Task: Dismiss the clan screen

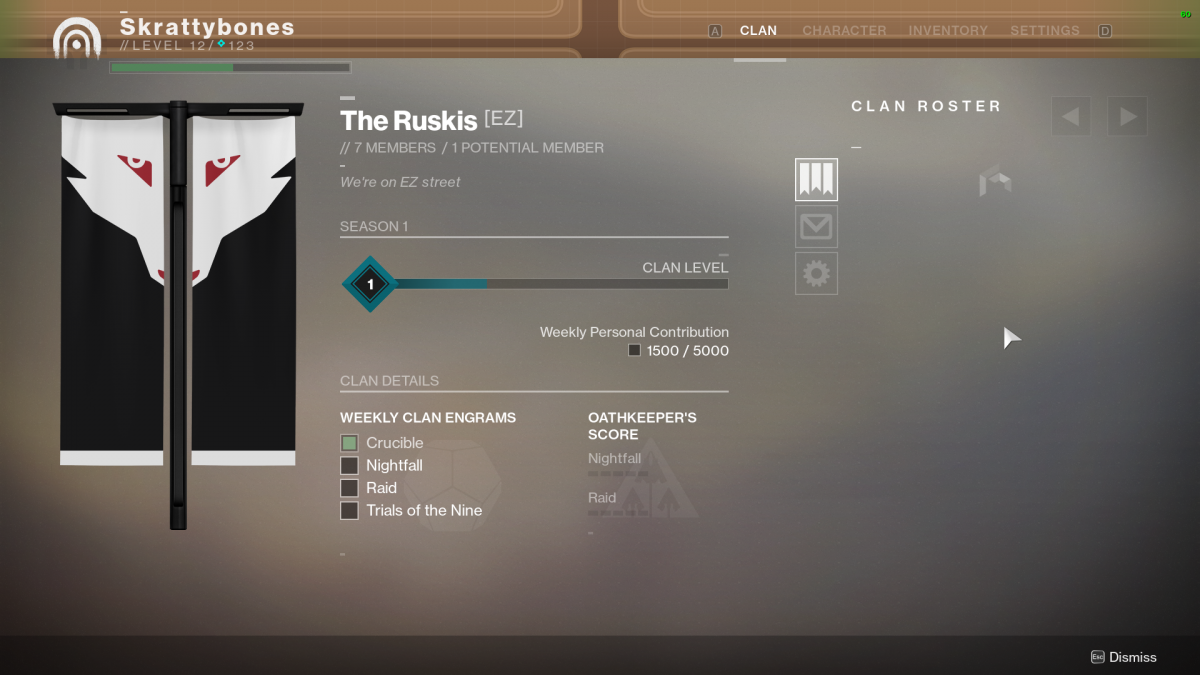Action: click(1124, 657)
